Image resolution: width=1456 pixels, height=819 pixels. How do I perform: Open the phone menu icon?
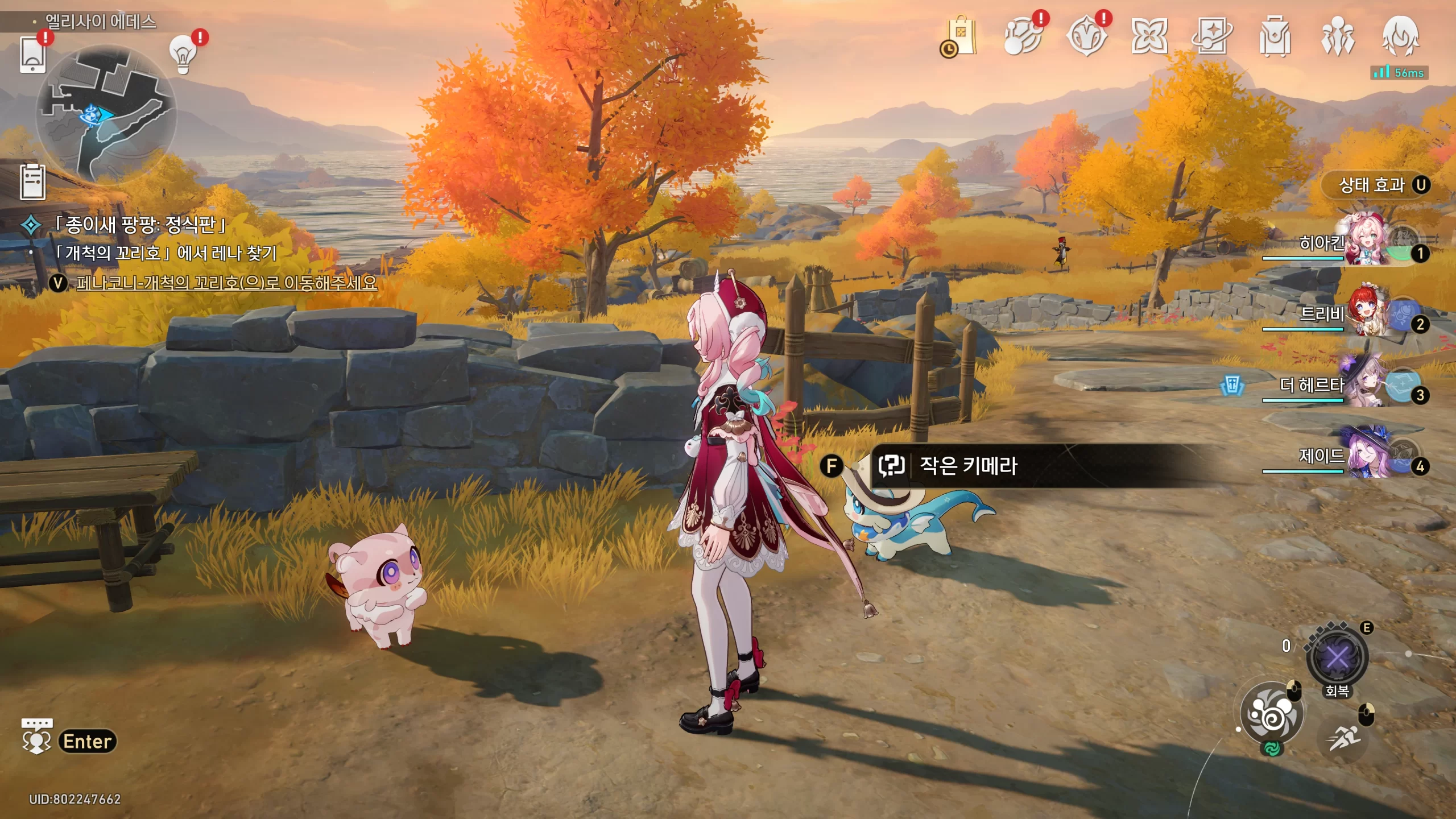32,55
